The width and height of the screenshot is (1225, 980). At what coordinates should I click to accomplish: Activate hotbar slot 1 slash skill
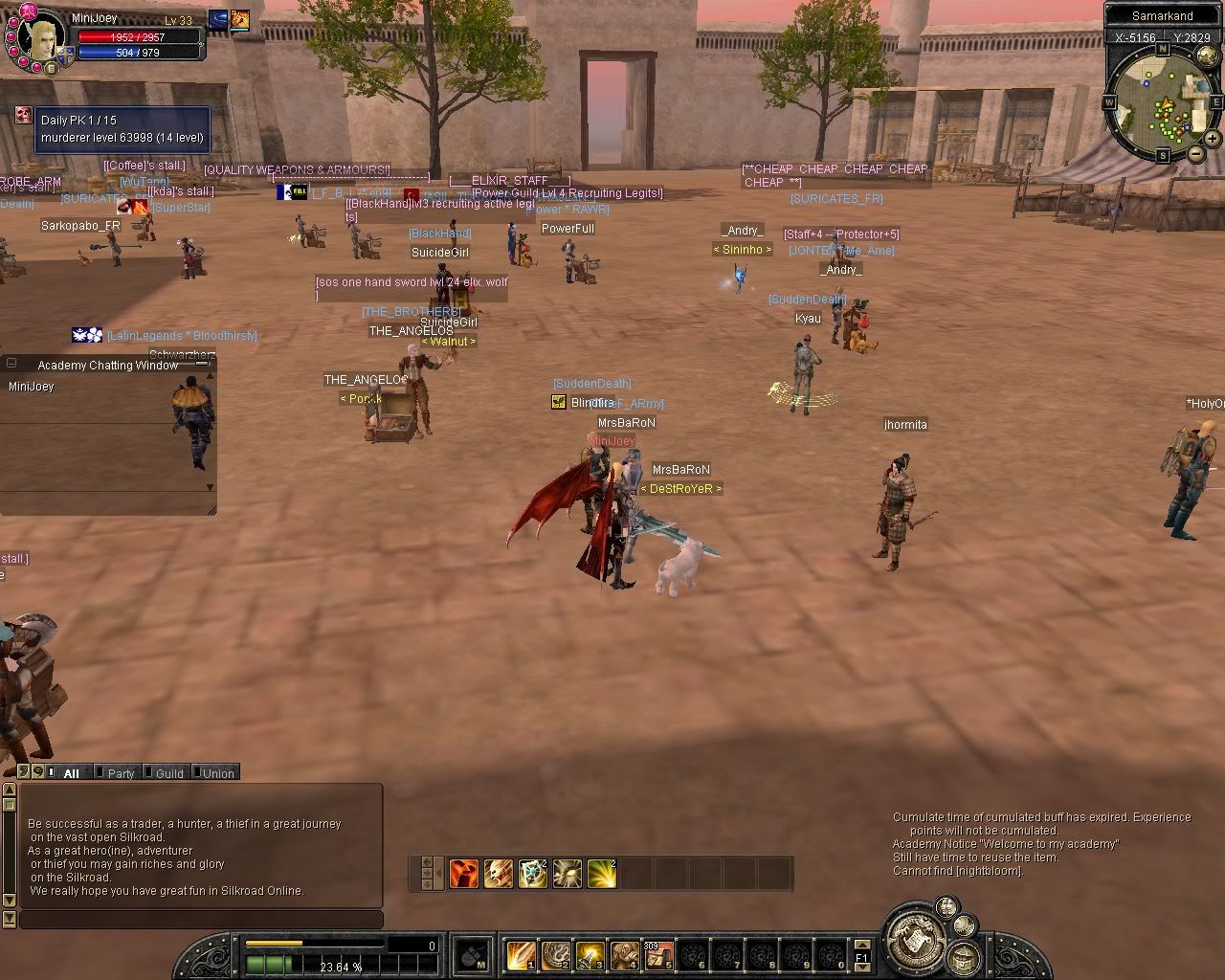[522, 953]
